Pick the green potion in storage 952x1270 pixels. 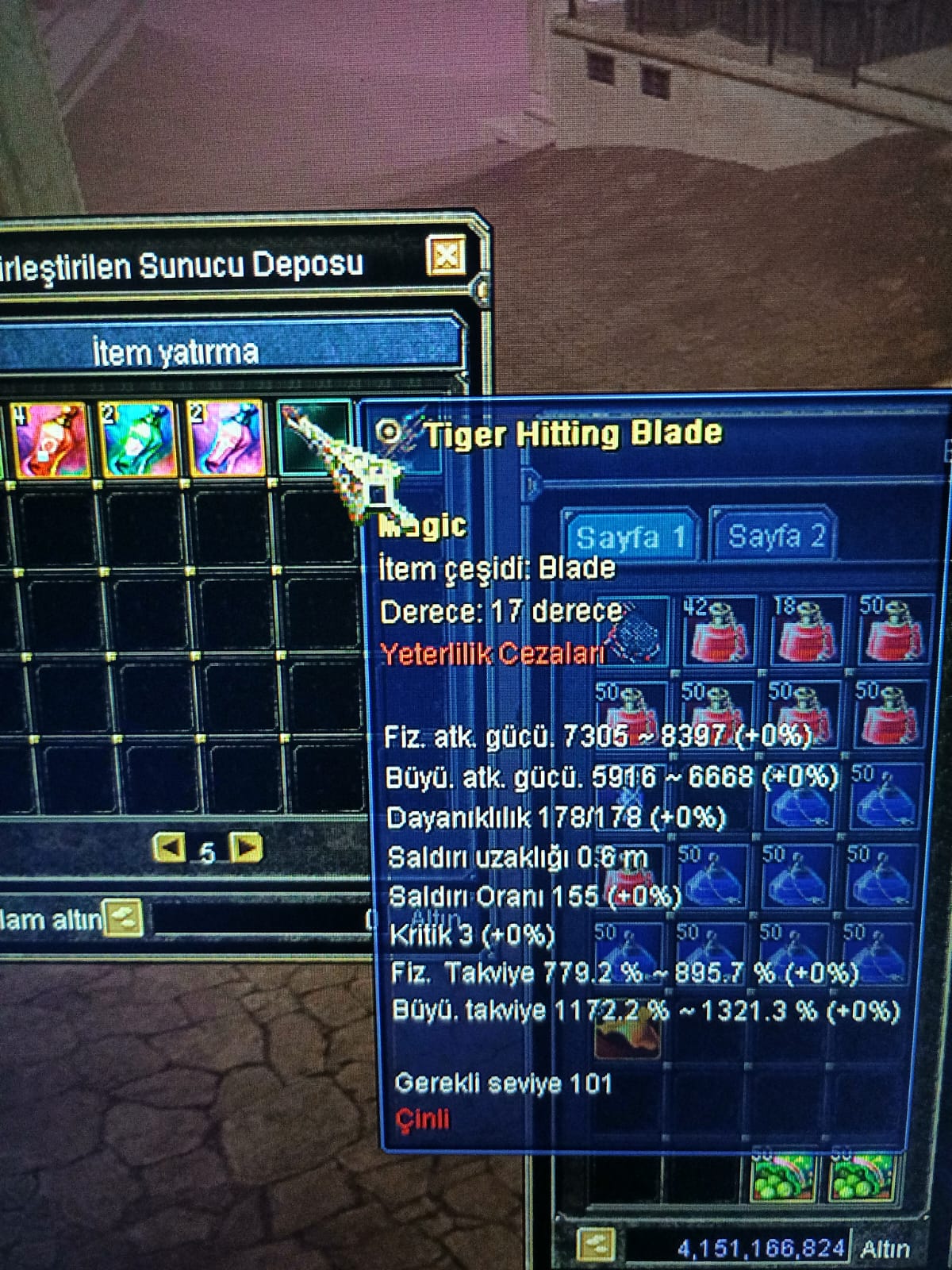point(137,439)
